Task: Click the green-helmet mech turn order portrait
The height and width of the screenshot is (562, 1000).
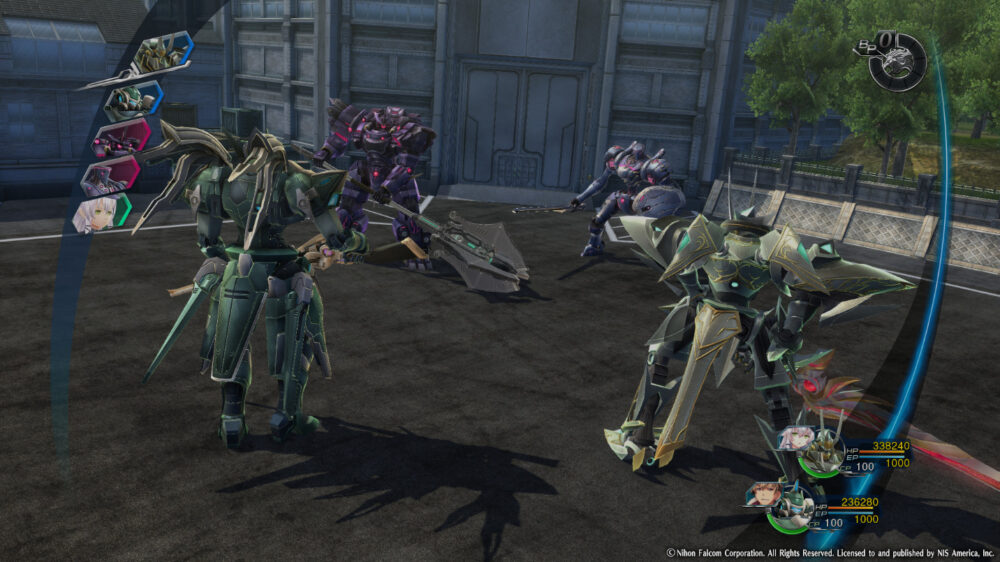Action: coord(132,98)
